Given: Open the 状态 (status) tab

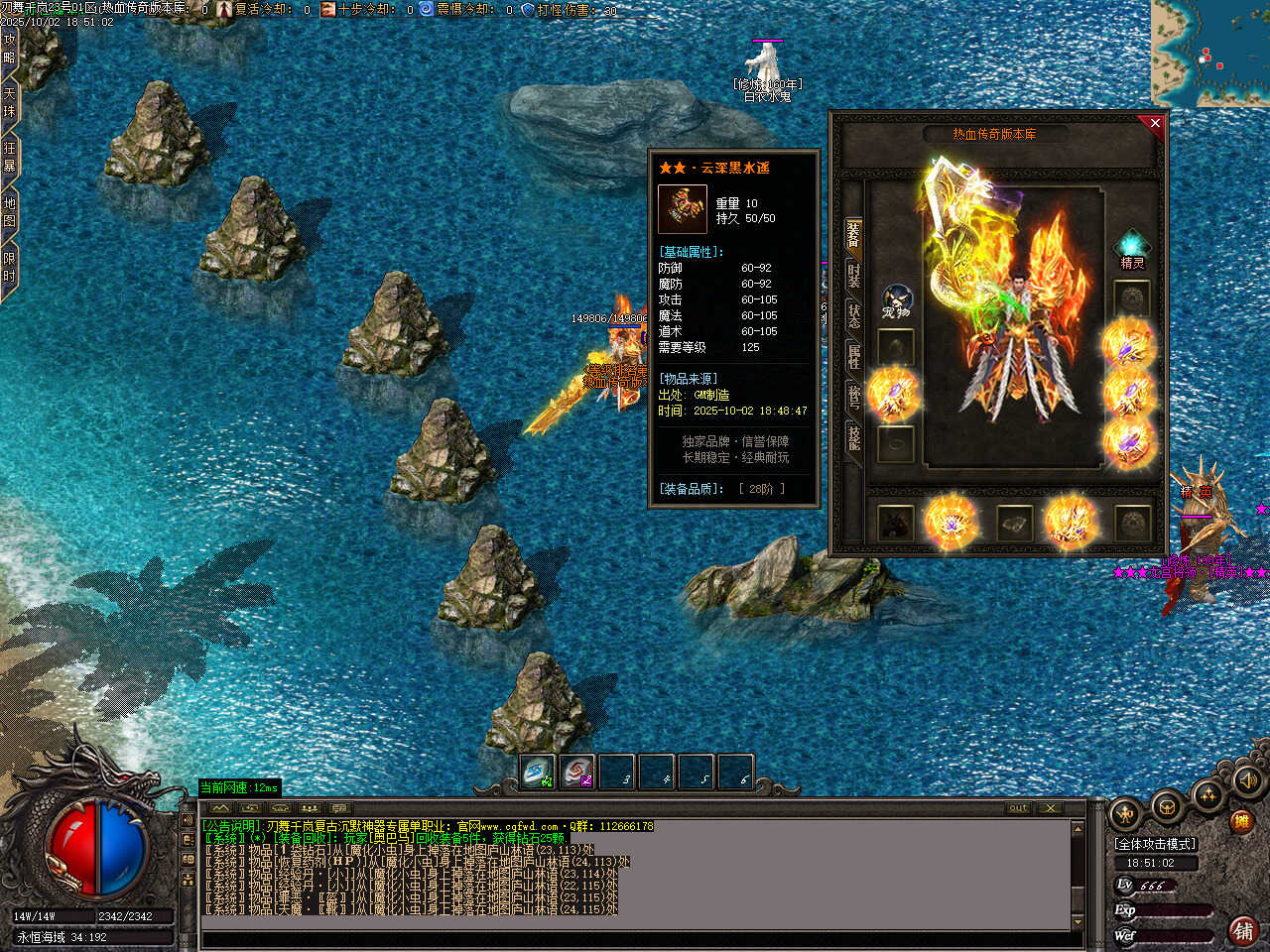Looking at the screenshot, I should point(853,317).
